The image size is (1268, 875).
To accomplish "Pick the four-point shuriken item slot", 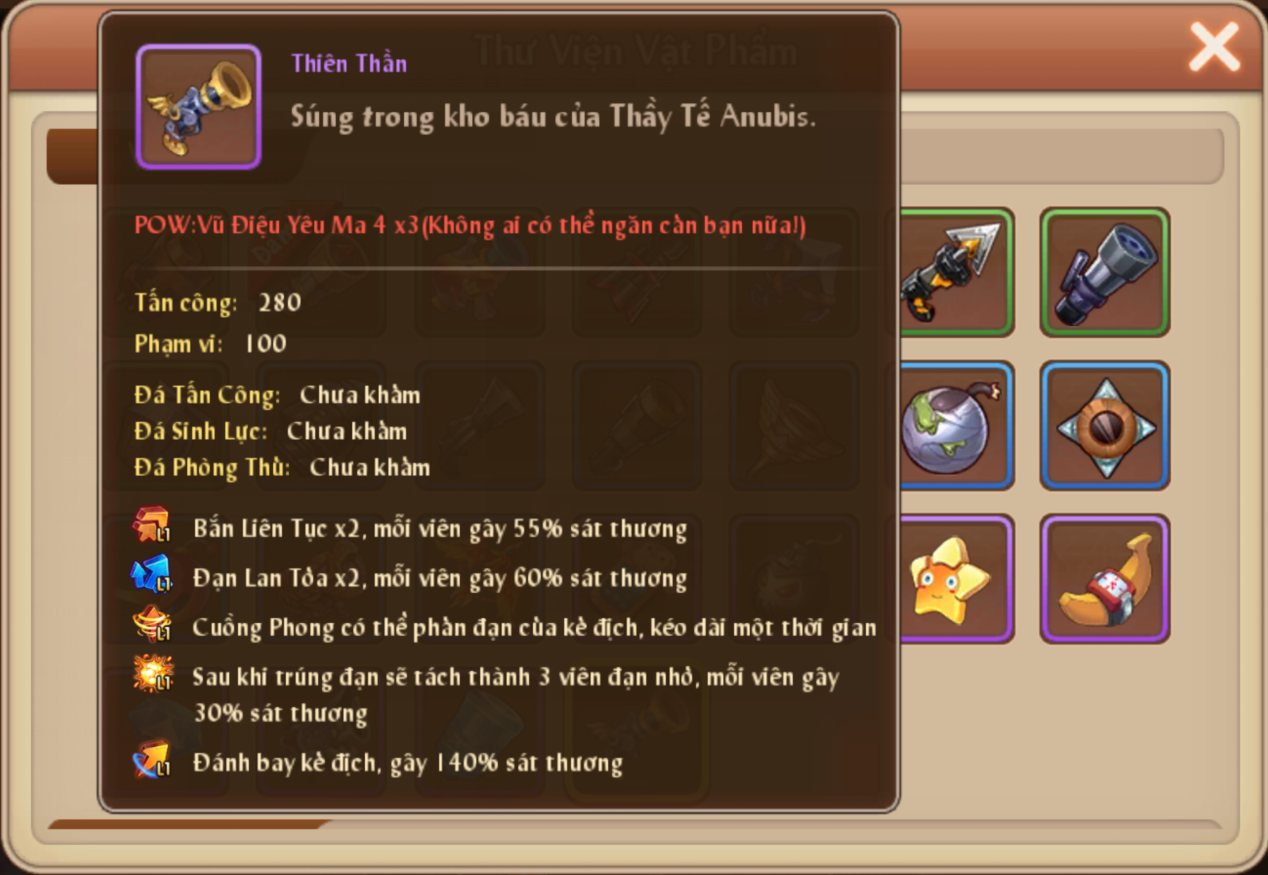I will 1104,426.
